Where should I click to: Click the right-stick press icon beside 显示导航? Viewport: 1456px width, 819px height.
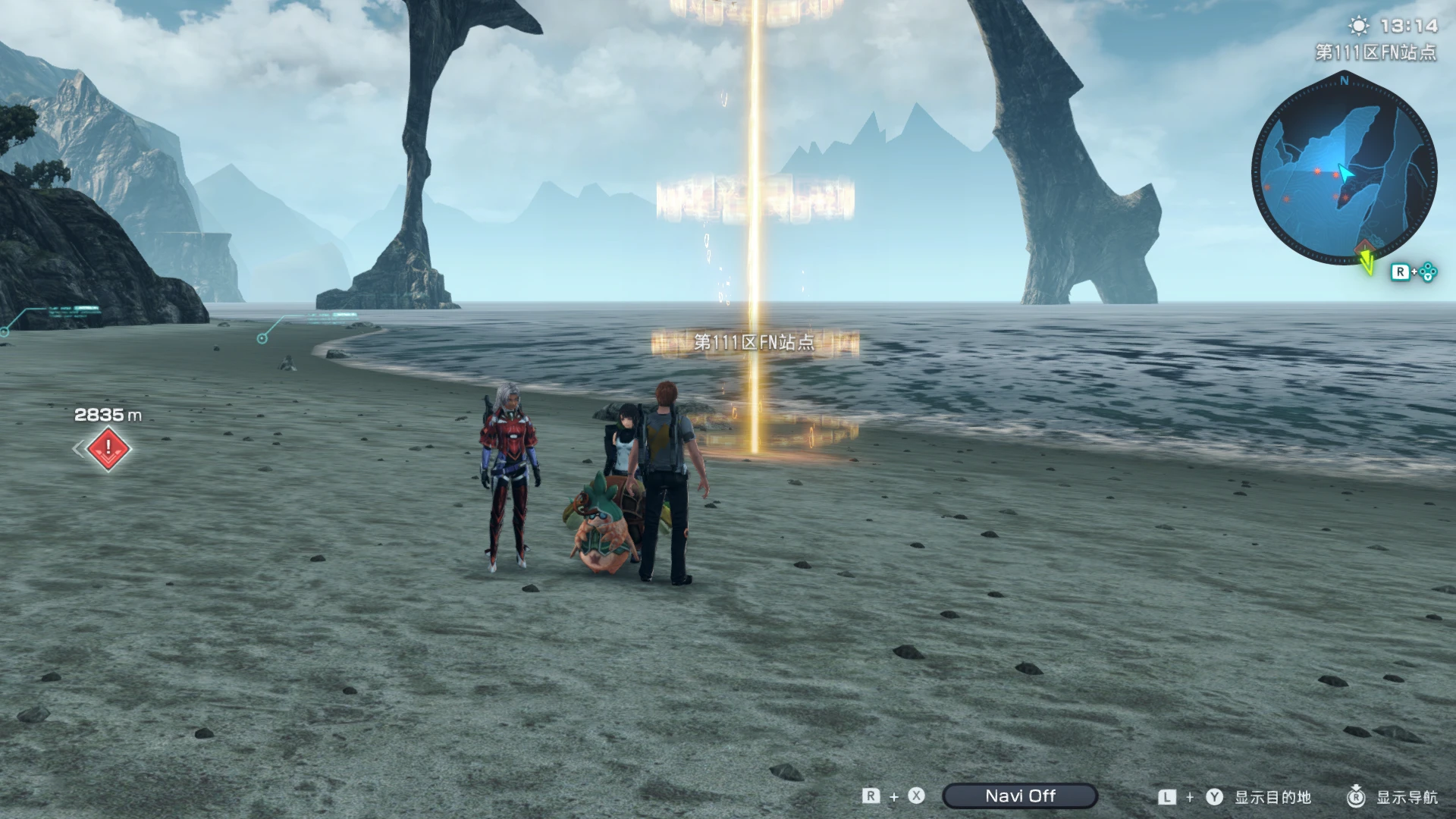click(1356, 796)
